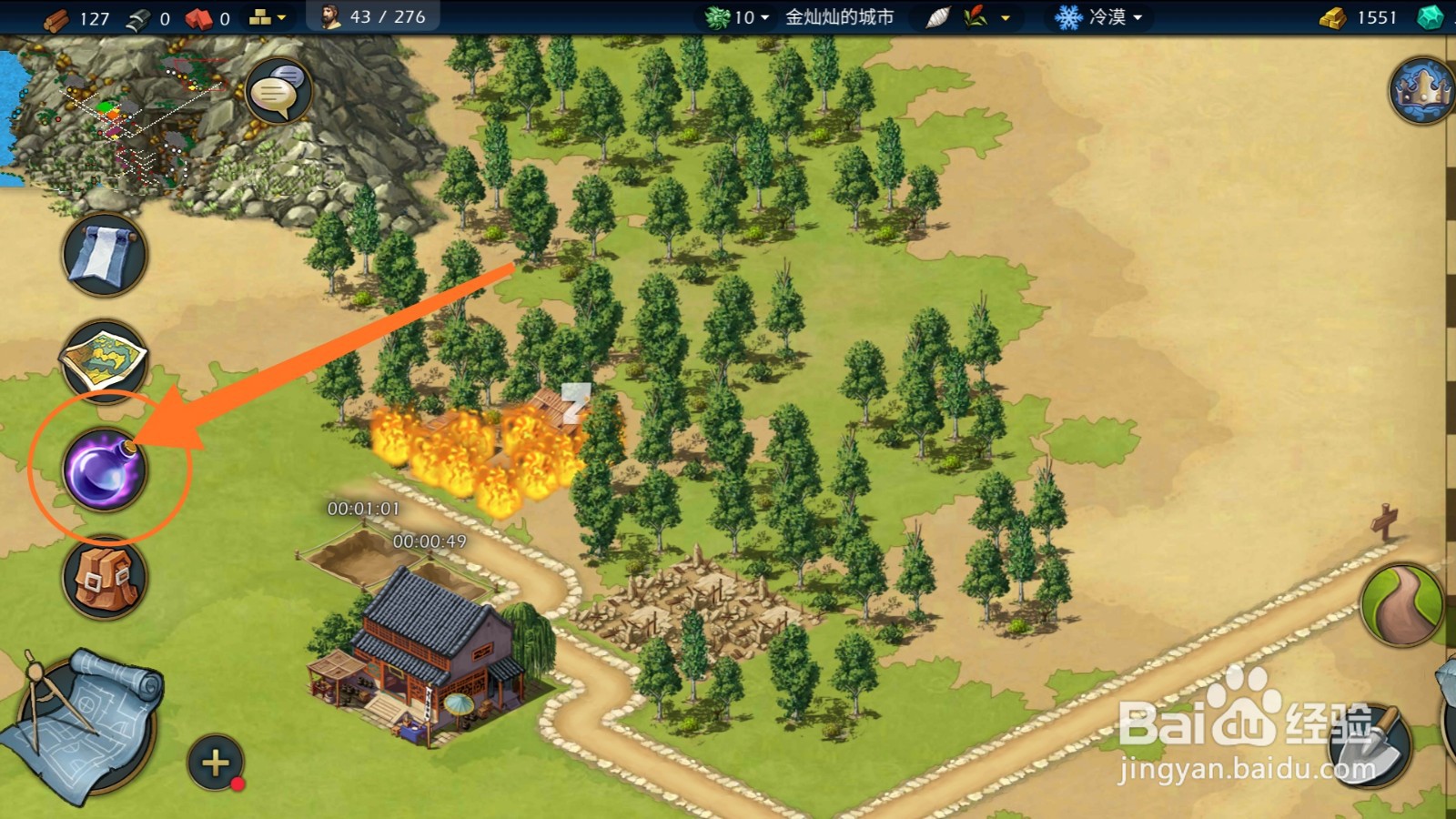Click the gold bars treasury icon

tap(1332, 17)
